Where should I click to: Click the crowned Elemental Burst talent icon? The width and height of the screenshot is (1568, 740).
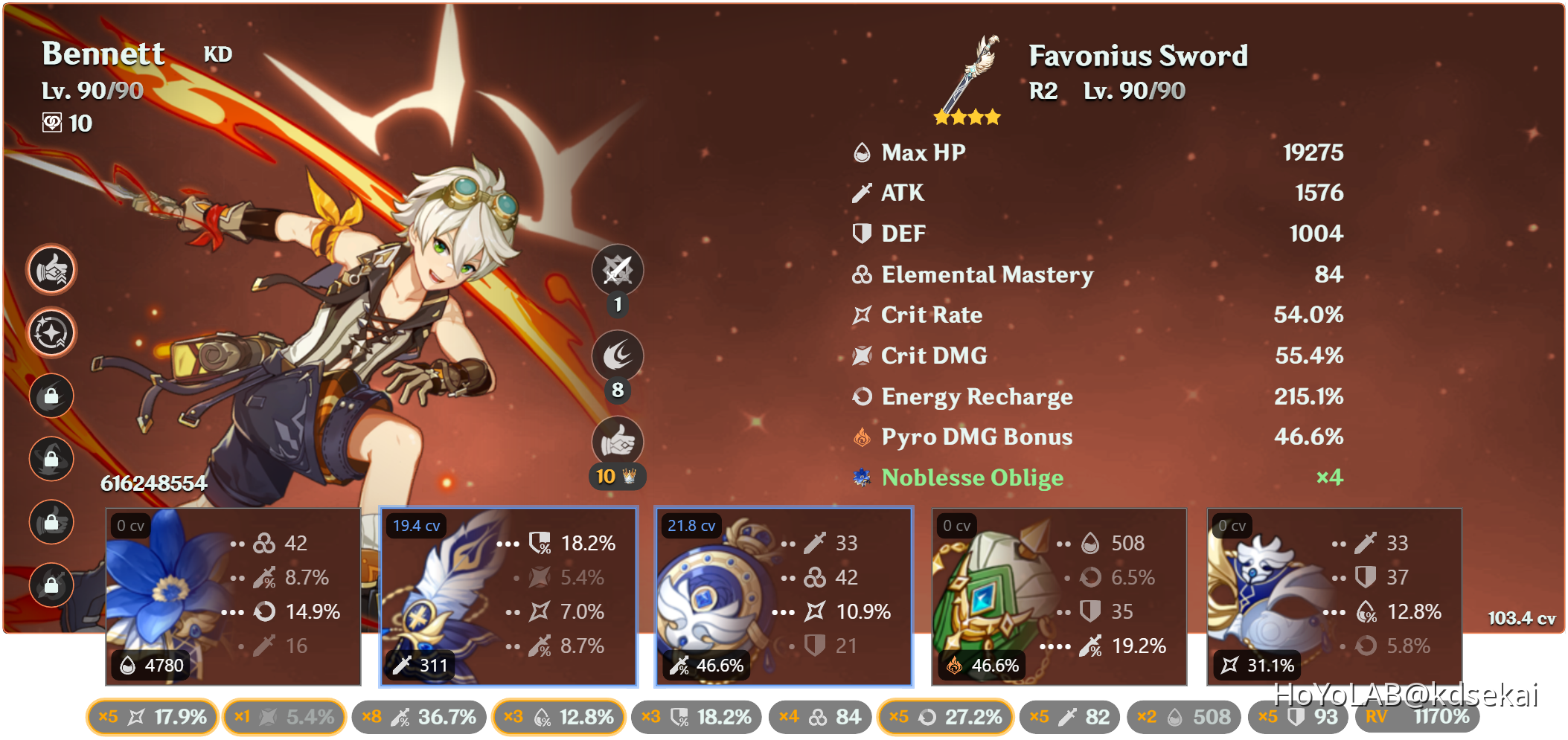pos(617,441)
